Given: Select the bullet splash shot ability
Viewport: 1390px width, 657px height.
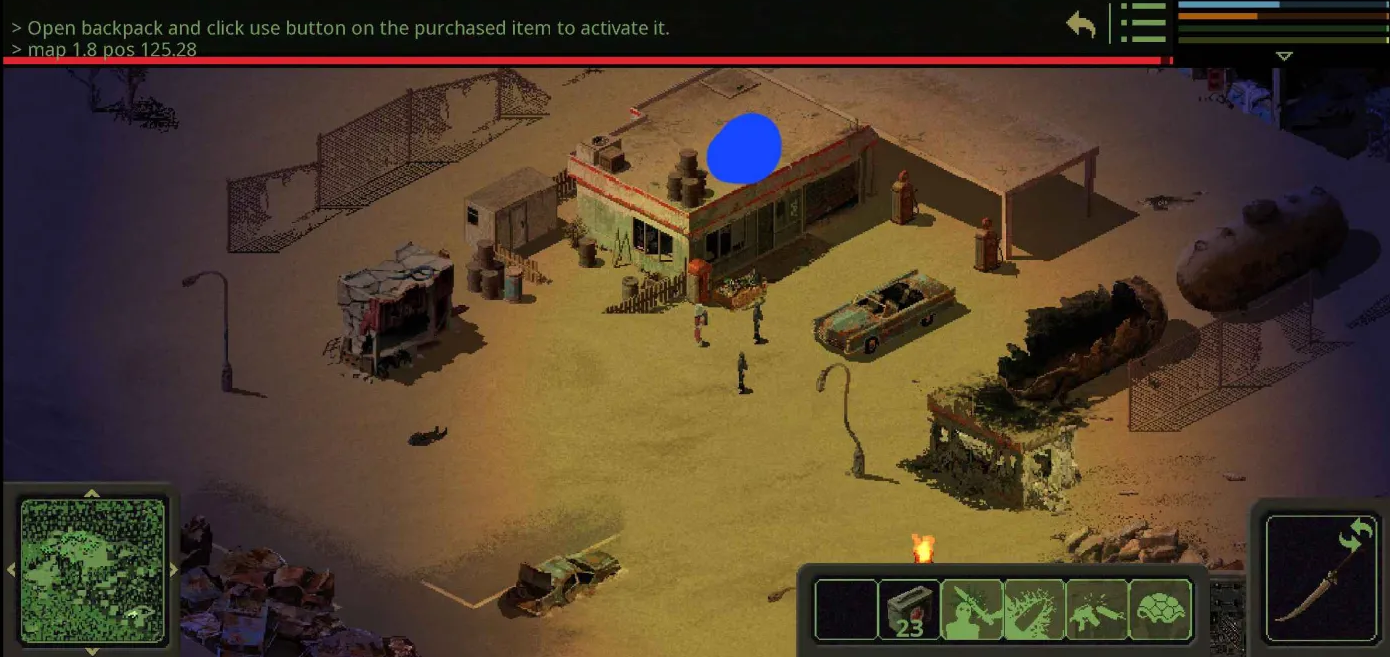Looking at the screenshot, I should coord(1034,609).
